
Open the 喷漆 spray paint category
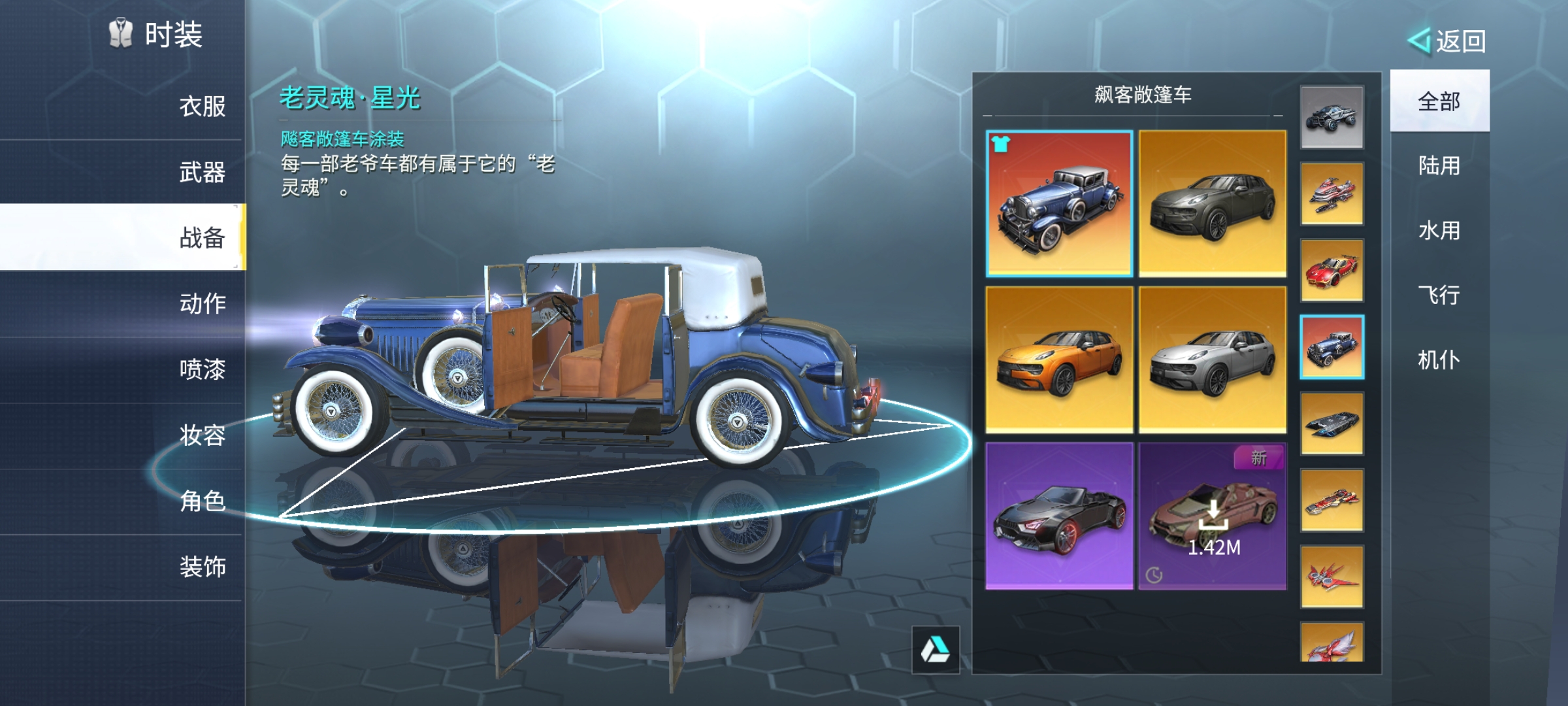click(x=201, y=370)
